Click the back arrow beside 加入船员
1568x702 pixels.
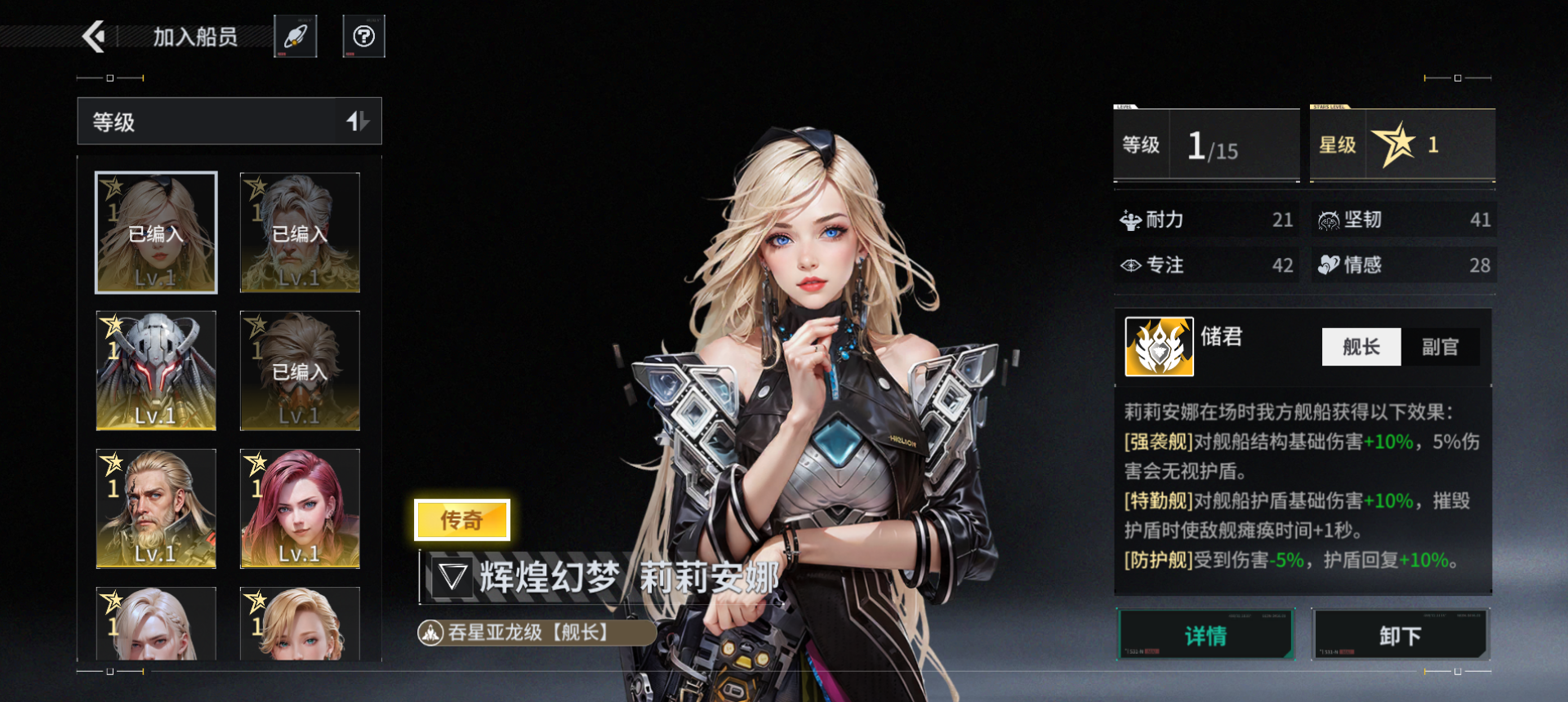click(x=96, y=36)
